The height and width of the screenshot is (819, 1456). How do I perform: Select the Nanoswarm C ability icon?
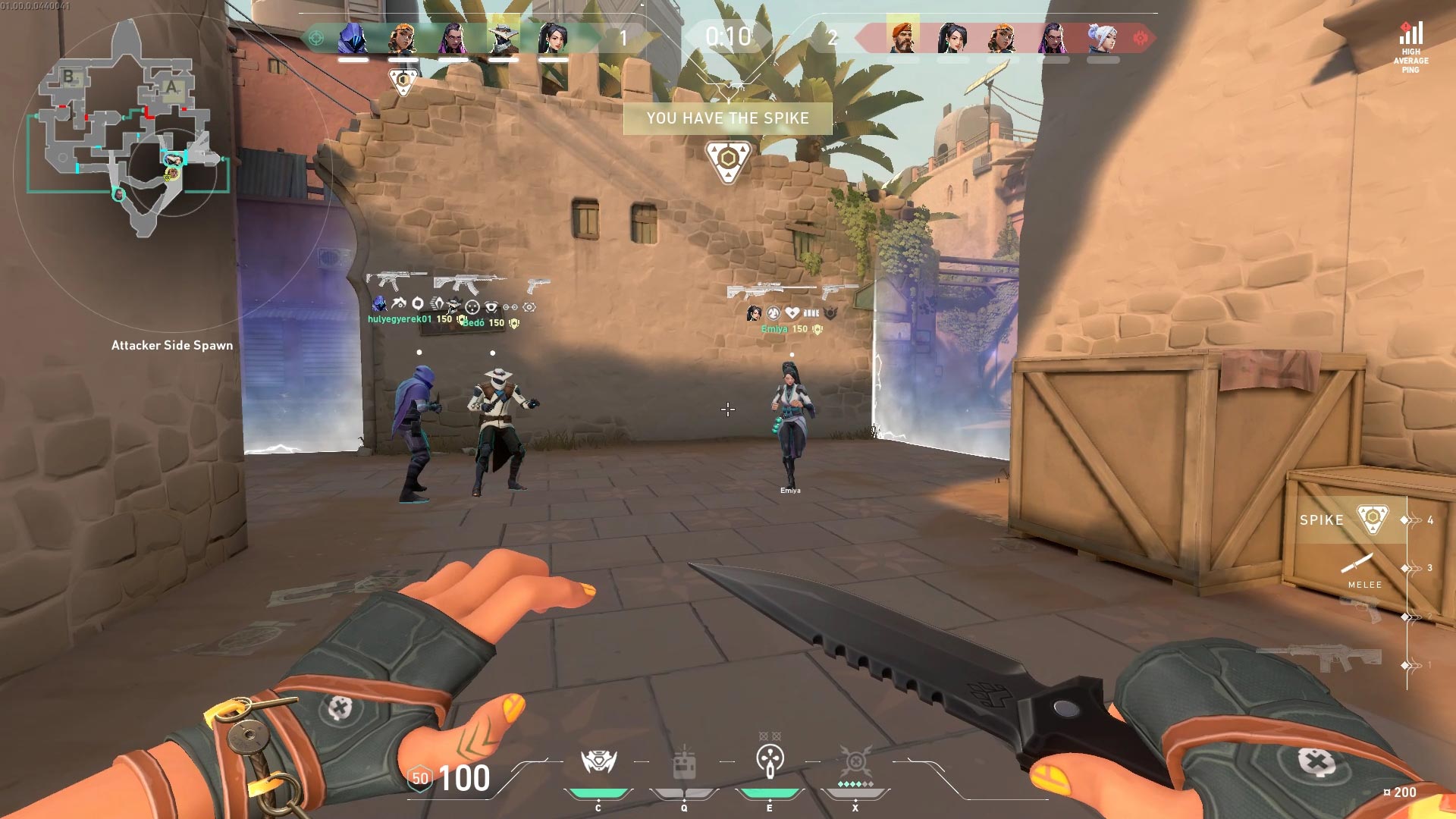(x=598, y=761)
